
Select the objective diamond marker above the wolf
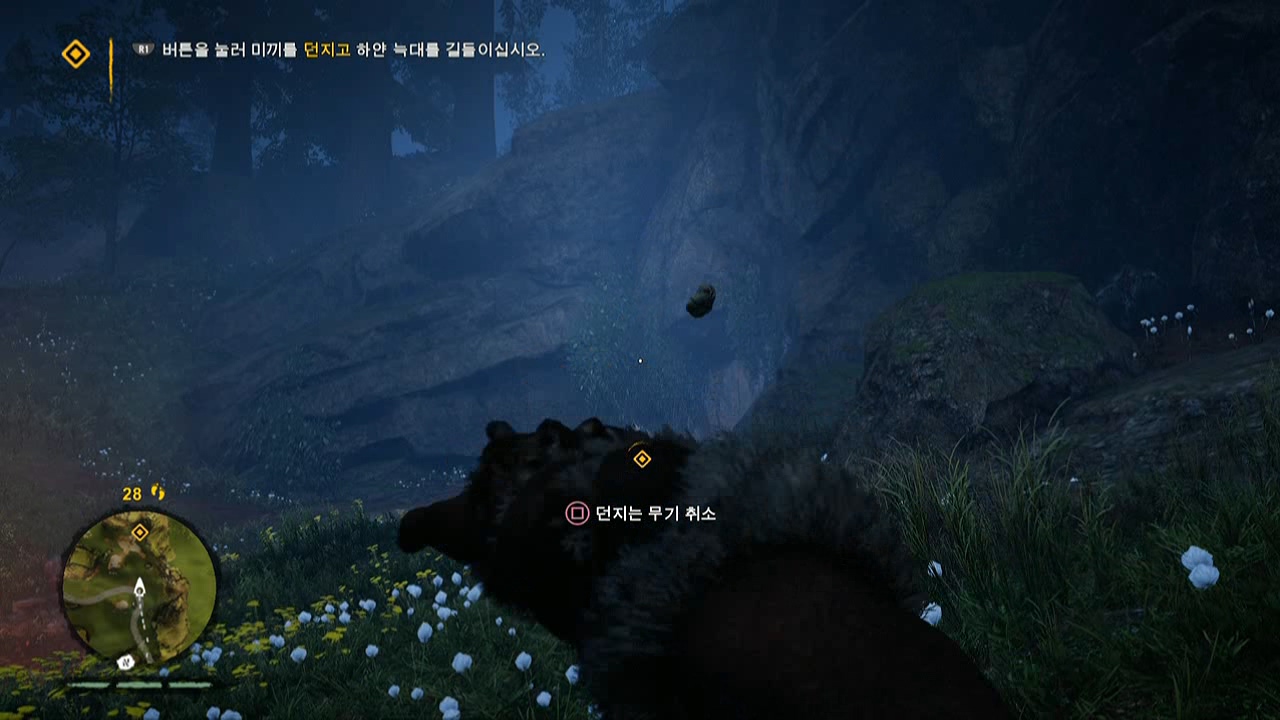[641, 459]
